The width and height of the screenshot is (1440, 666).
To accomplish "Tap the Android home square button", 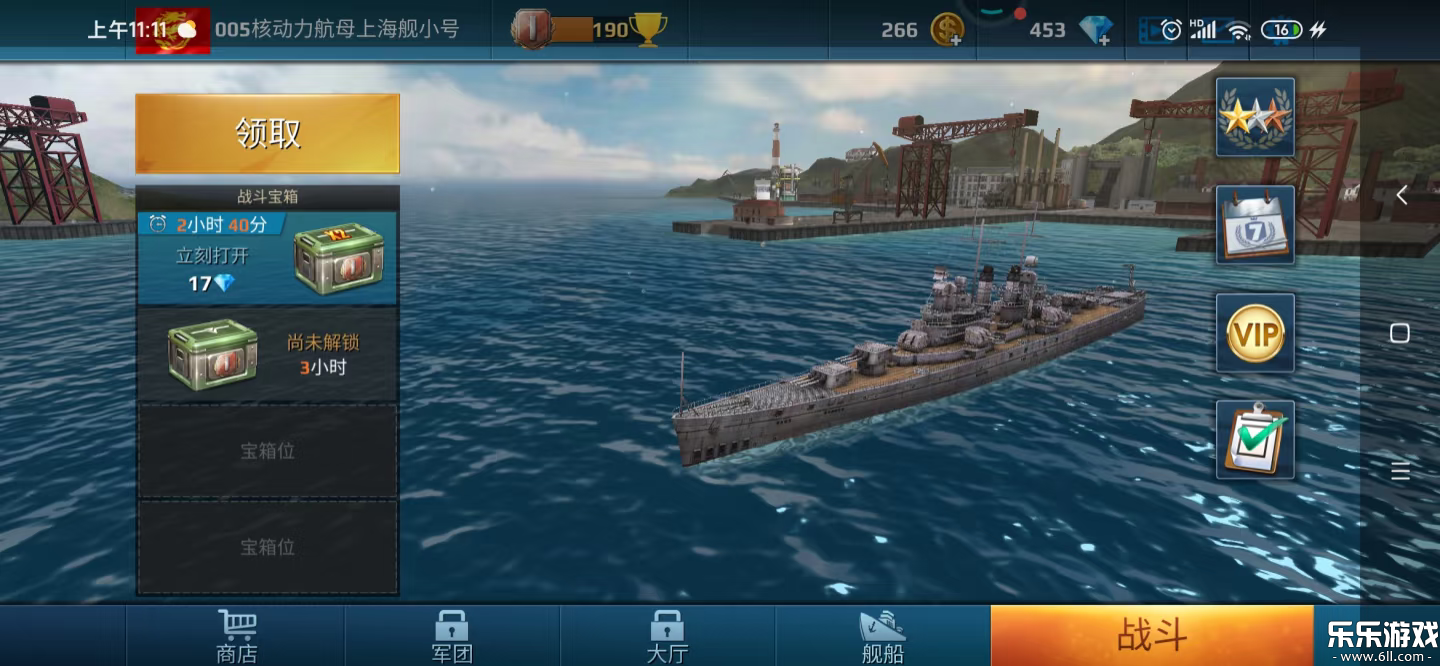I will [x=1400, y=333].
